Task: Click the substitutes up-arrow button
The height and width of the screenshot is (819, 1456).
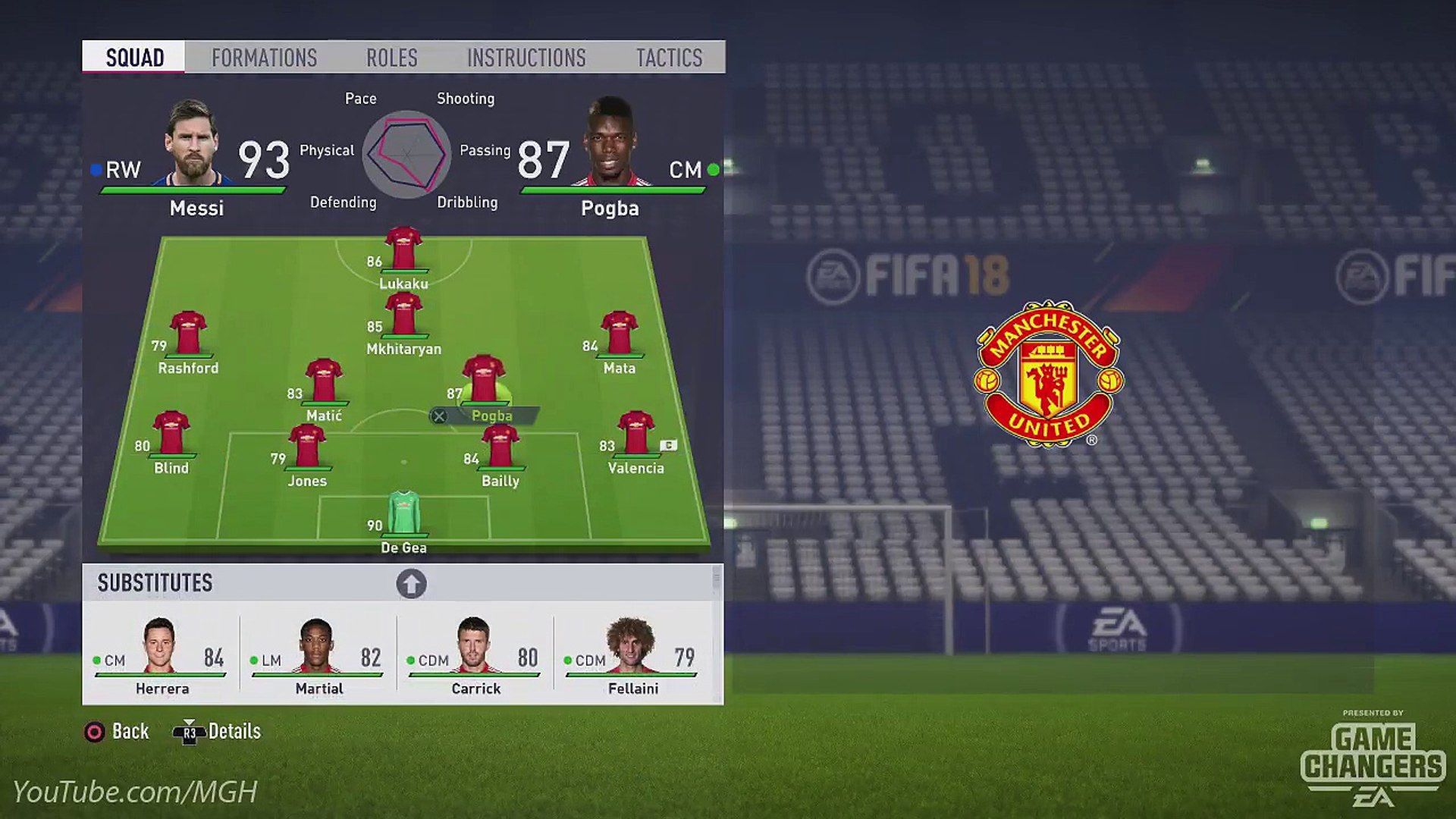Action: (411, 584)
